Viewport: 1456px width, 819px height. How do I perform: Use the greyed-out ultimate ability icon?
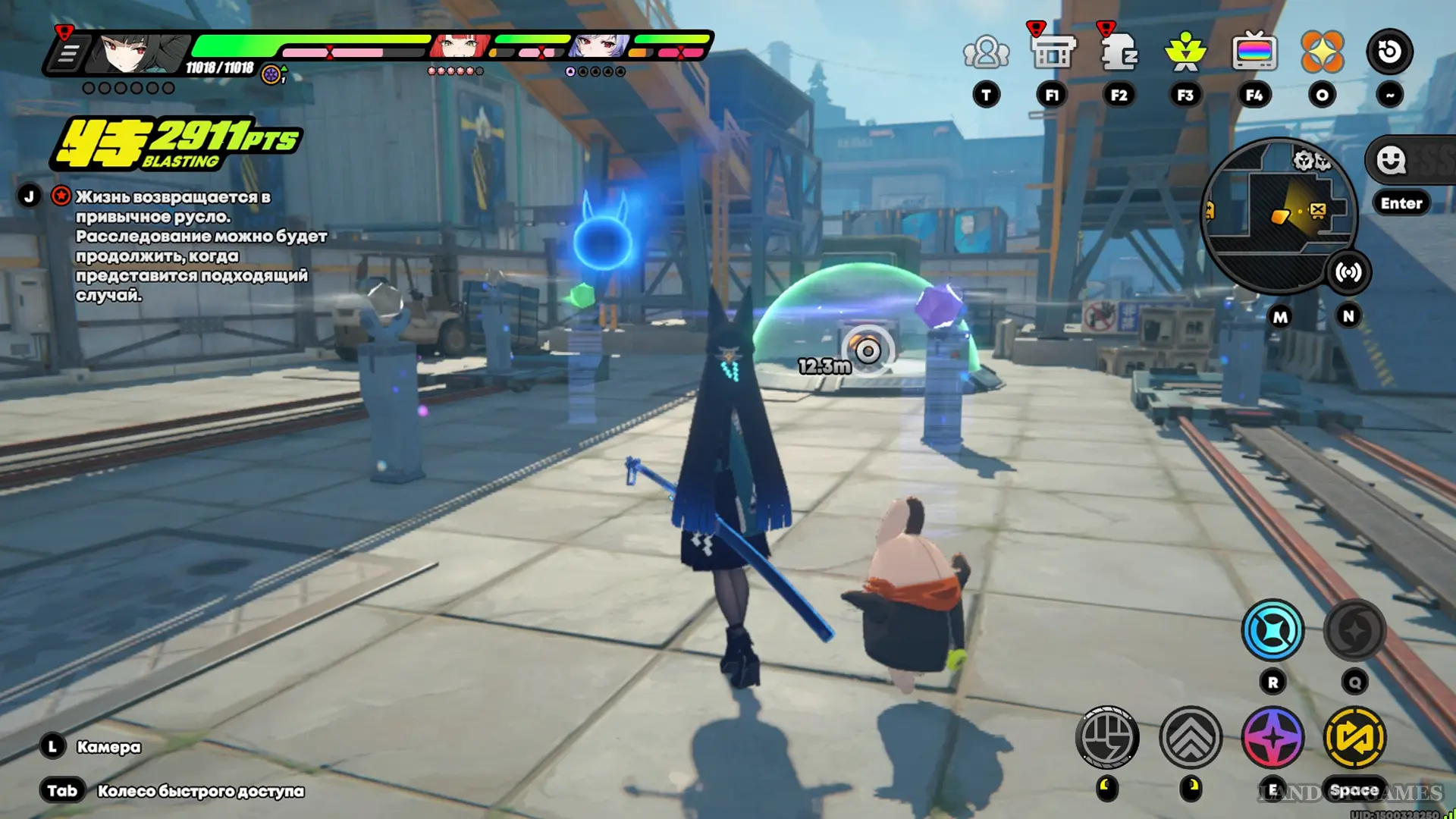[x=1354, y=630]
